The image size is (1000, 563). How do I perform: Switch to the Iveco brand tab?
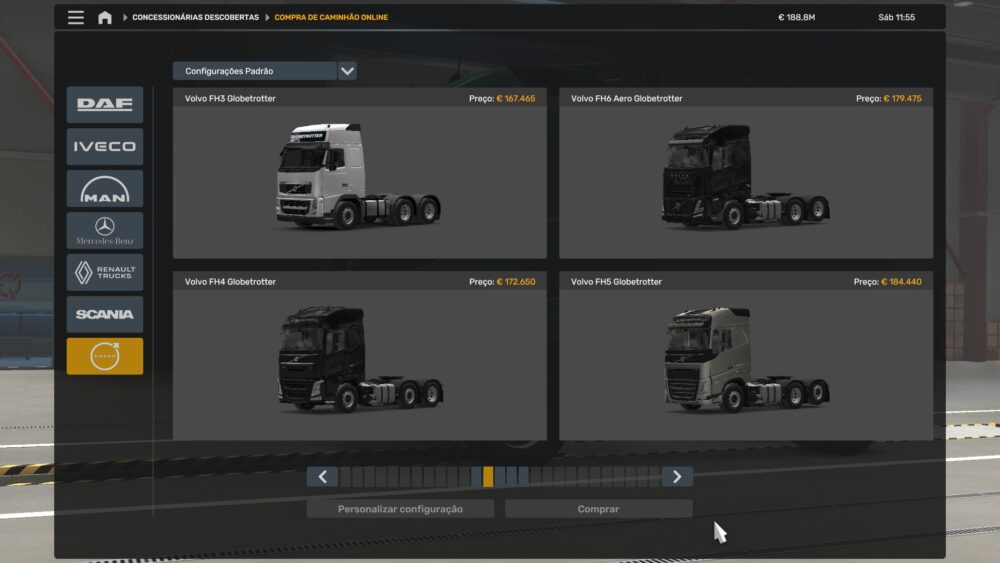105,147
